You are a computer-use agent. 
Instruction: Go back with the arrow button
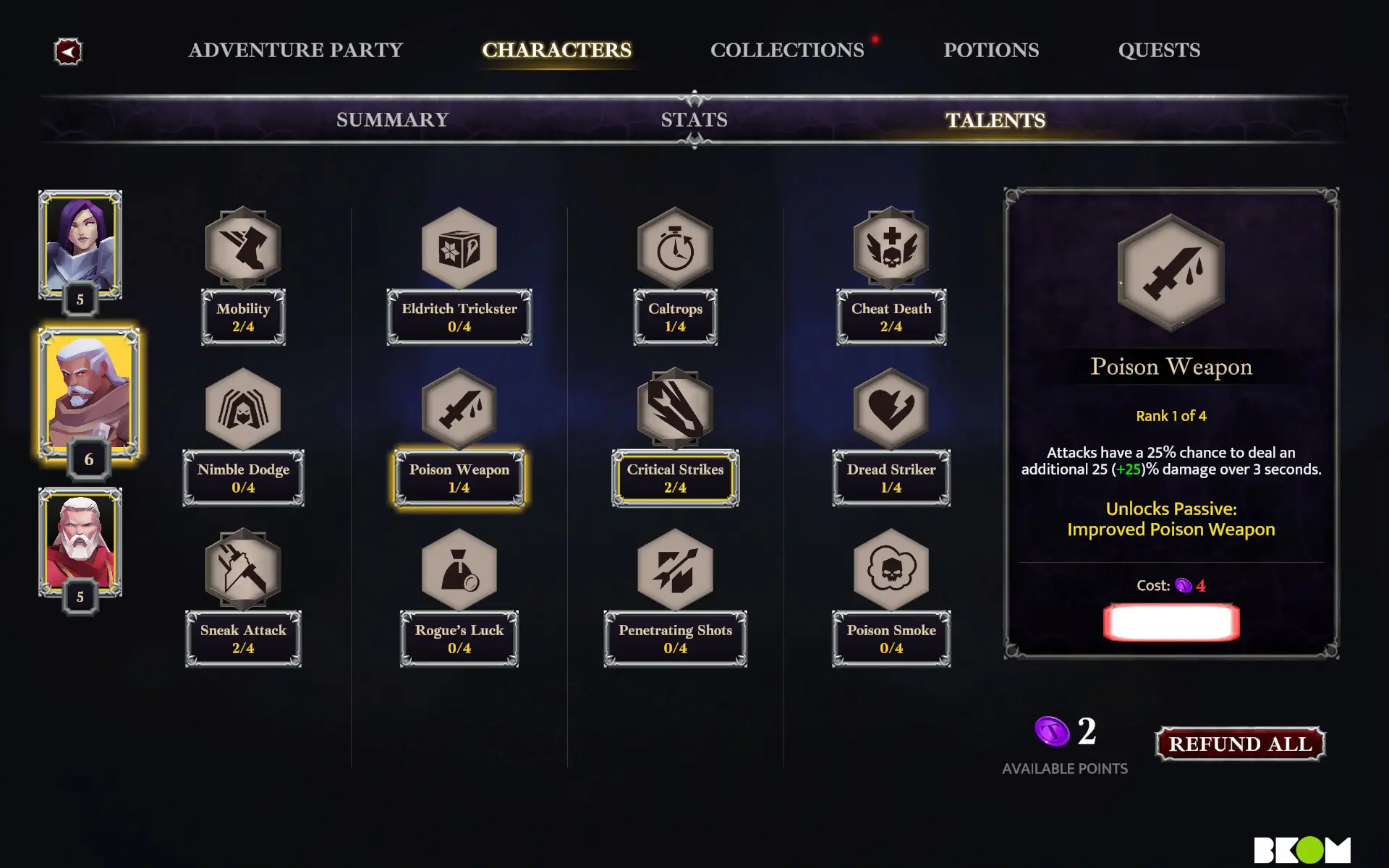pyautogui.click(x=68, y=51)
